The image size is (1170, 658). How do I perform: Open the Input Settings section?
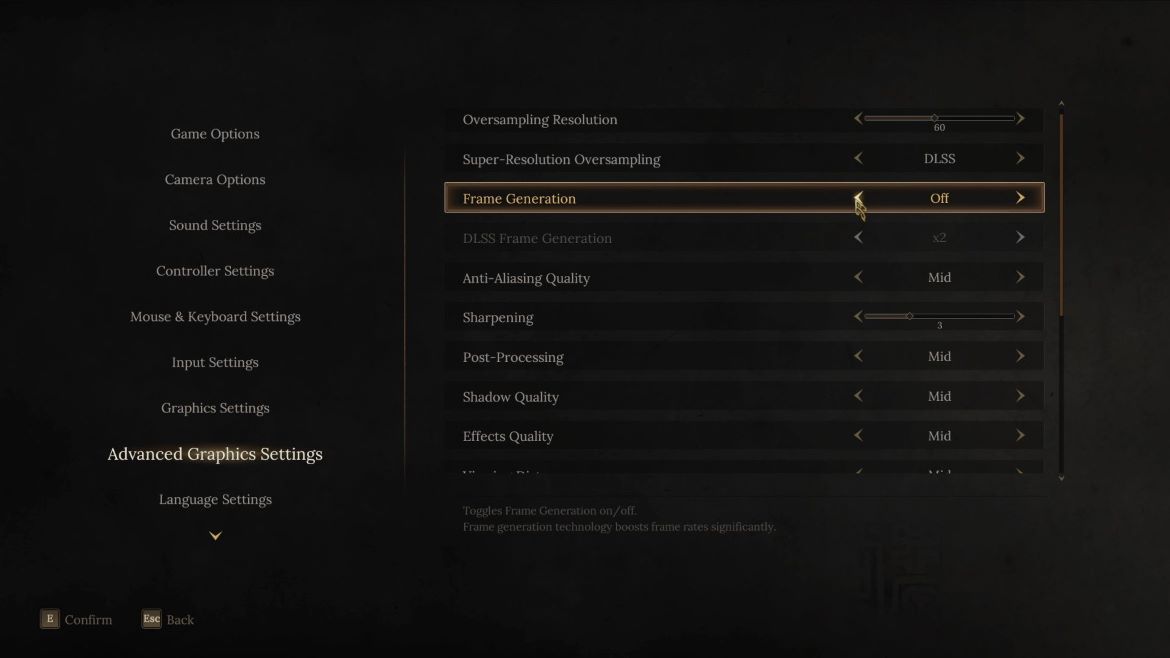(215, 362)
